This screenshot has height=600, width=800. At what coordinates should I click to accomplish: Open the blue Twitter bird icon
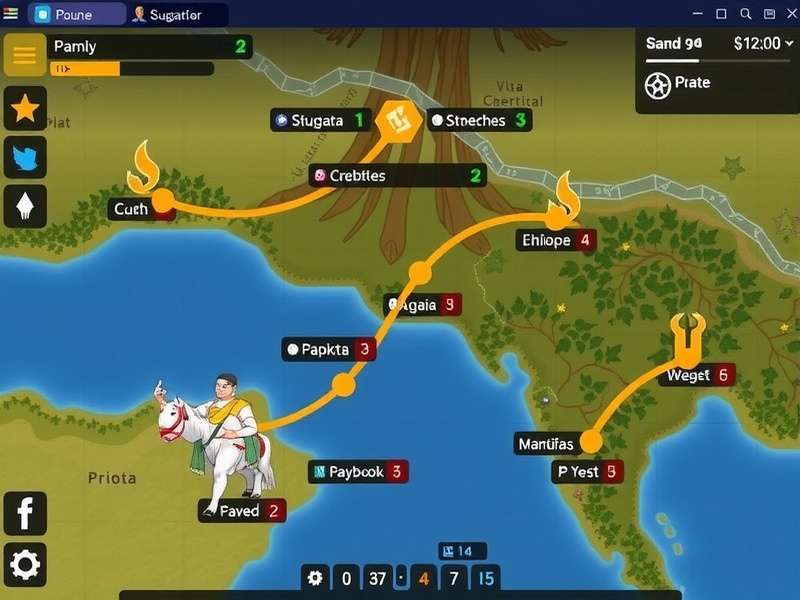click(25, 157)
